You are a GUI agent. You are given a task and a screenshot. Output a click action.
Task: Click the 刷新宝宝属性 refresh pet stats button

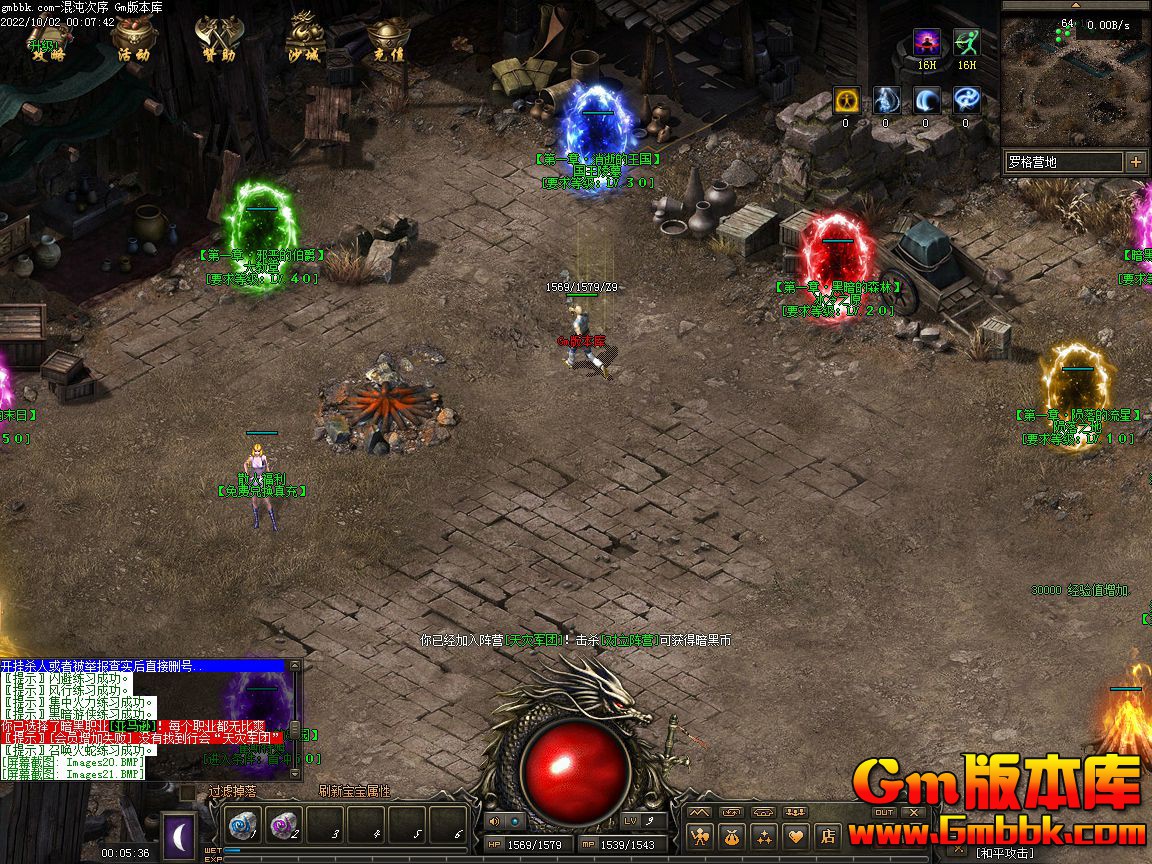point(354,791)
